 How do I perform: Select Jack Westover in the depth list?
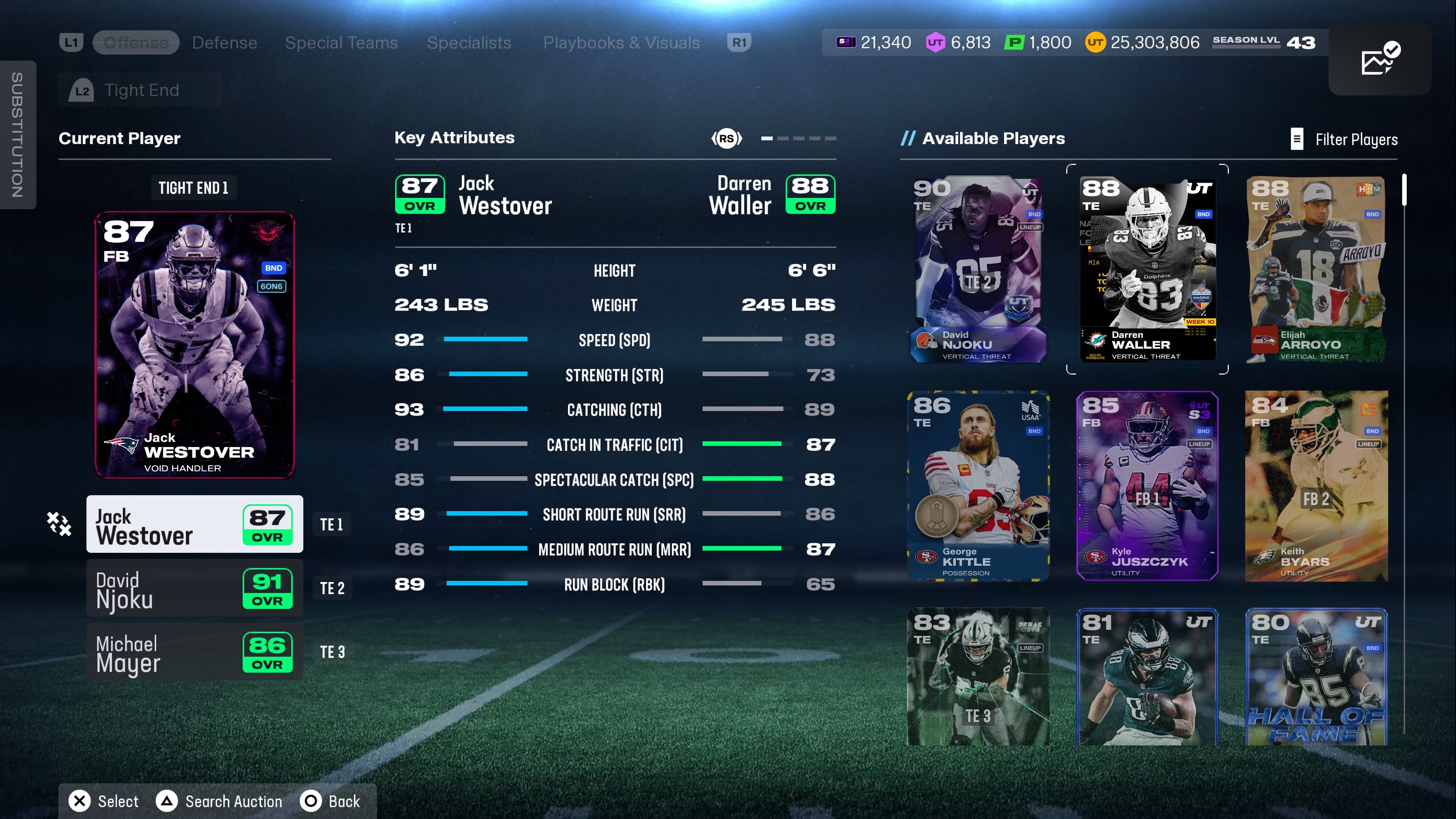(x=195, y=524)
